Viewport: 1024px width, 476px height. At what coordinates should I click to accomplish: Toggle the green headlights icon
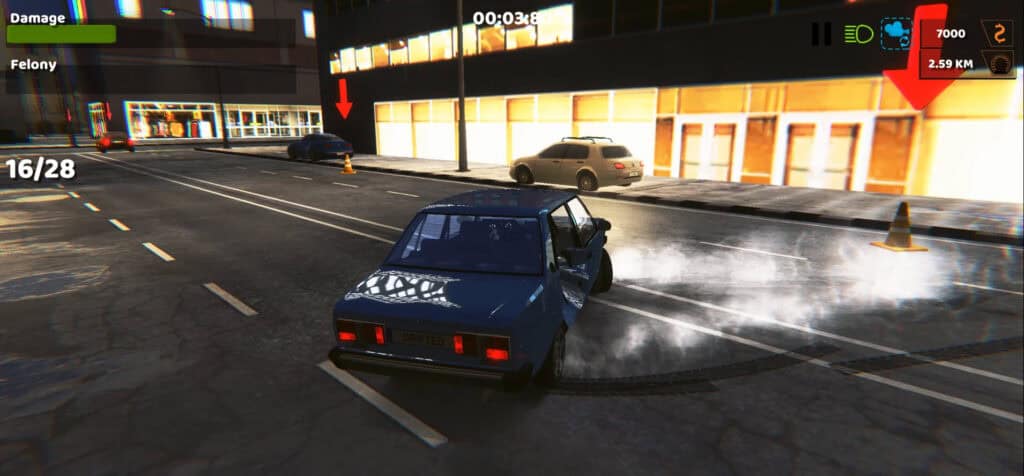tap(858, 34)
